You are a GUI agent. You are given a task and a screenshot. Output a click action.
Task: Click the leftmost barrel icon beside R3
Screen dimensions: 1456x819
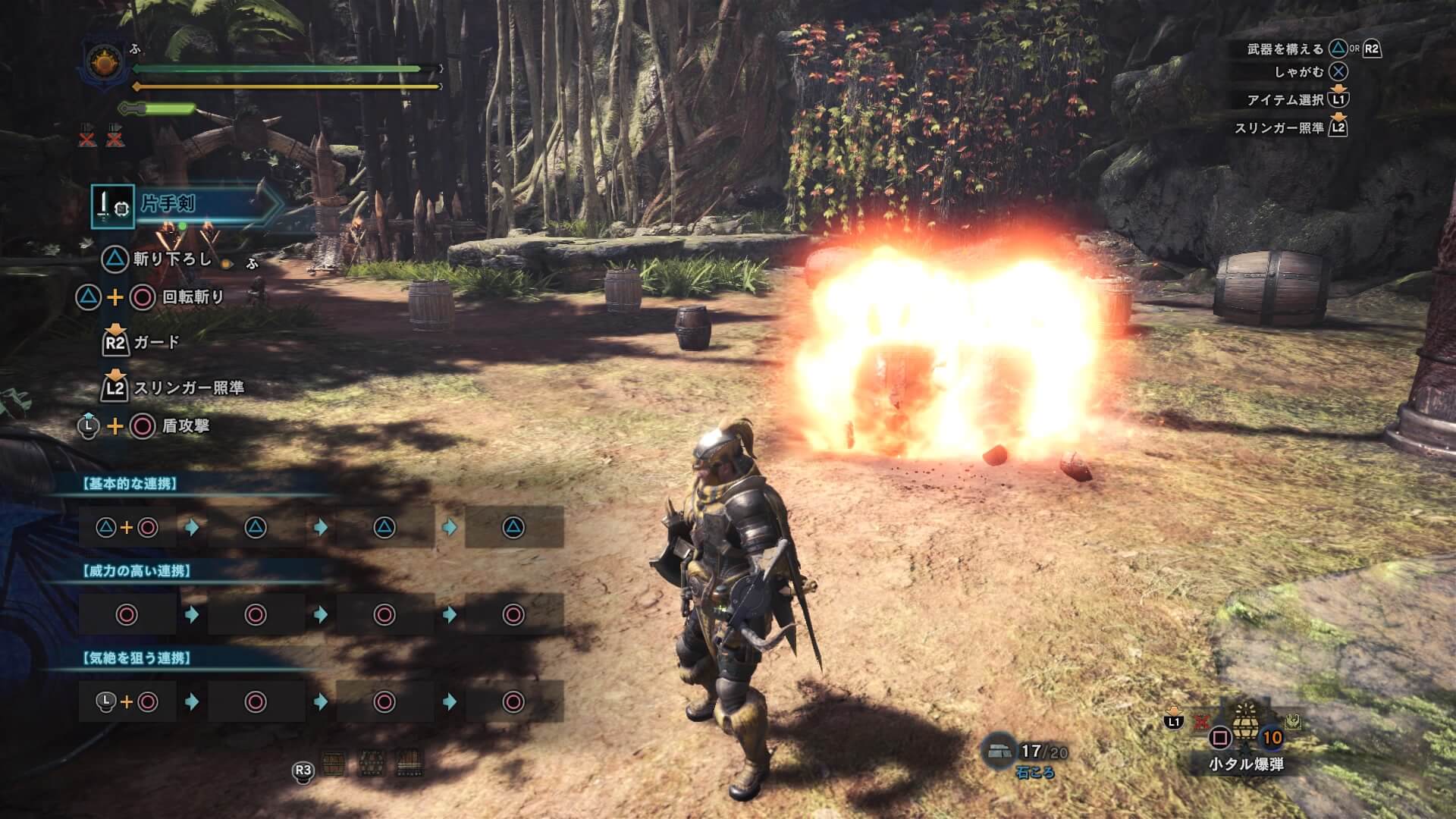334,763
